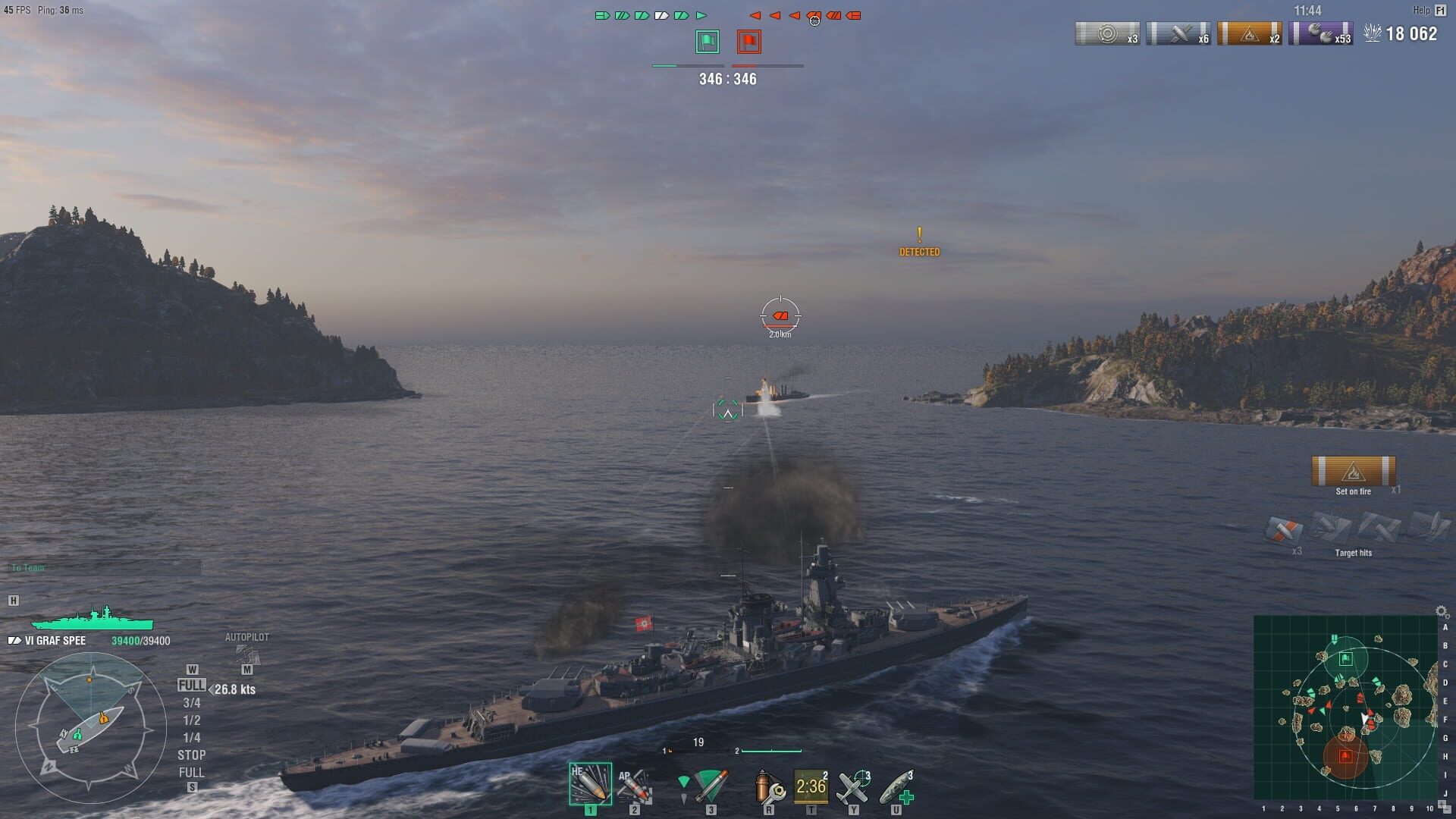Set throttle to STOP
Image resolution: width=1456 pixels, height=819 pixels.
[x=193, y=755]
